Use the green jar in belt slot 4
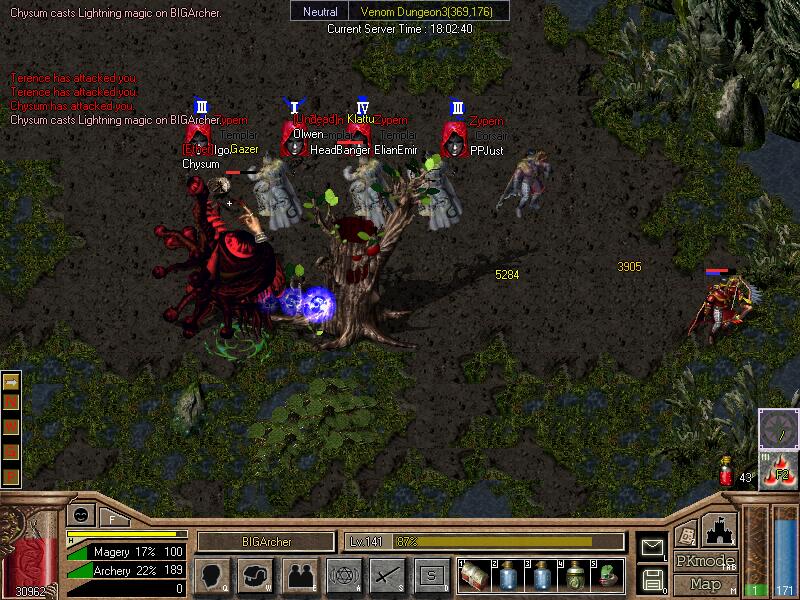This screenshot has width=800, height=600. click(x=575, y=575)
